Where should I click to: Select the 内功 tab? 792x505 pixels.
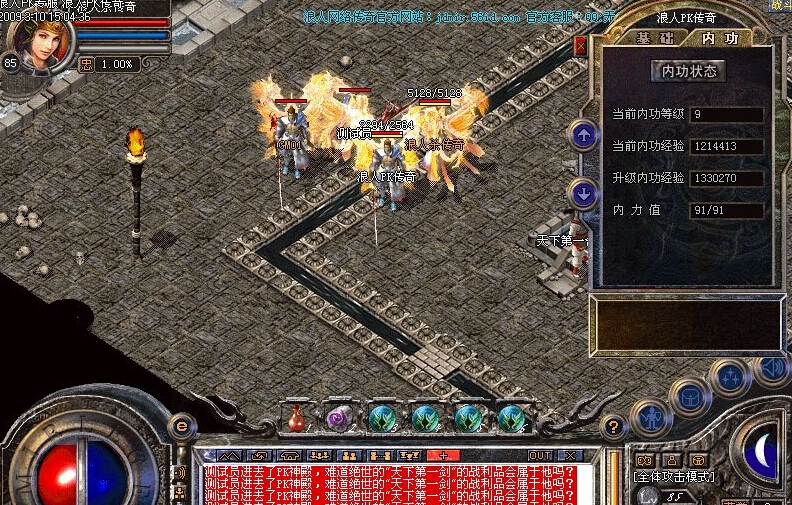pos(720,38)
